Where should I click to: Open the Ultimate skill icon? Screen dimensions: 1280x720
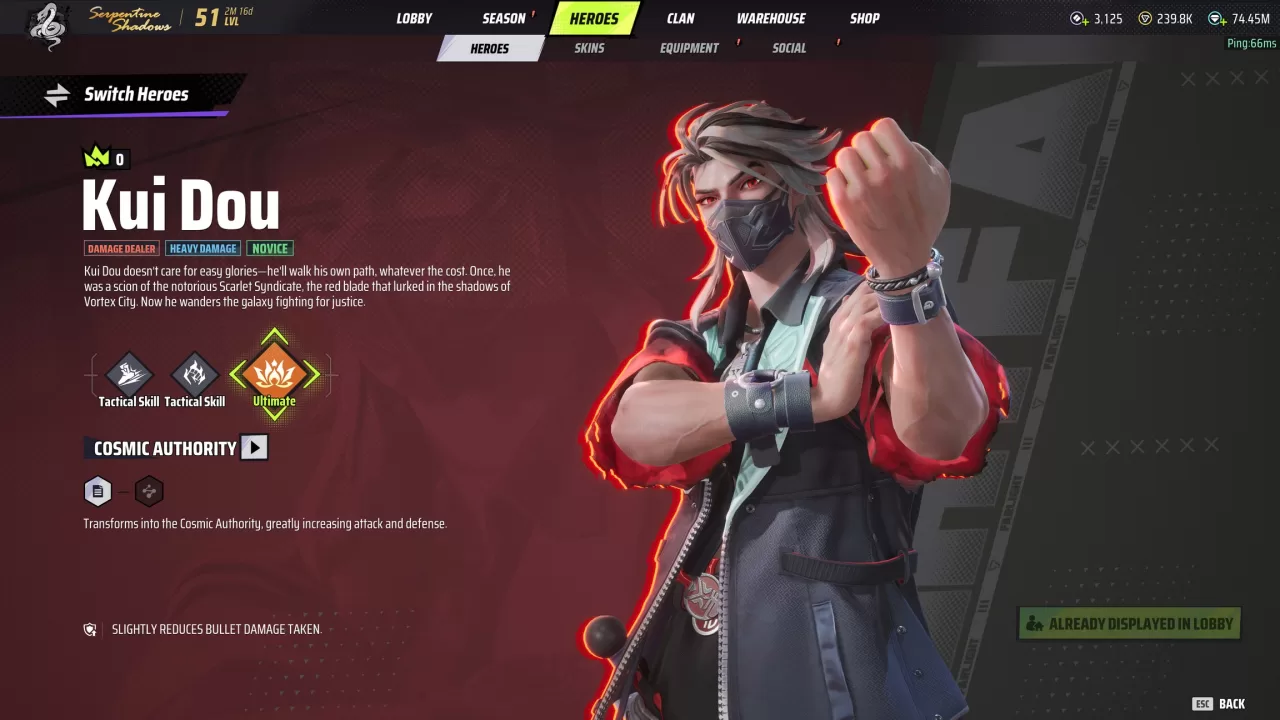click(x=274, y=375)
